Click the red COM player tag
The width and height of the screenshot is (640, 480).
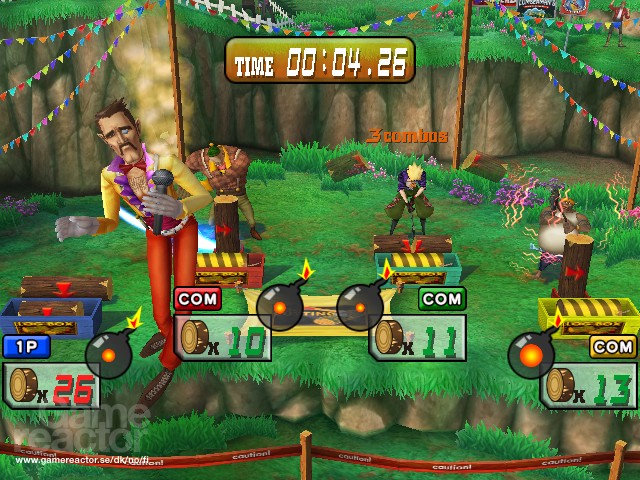click(198, 298)
